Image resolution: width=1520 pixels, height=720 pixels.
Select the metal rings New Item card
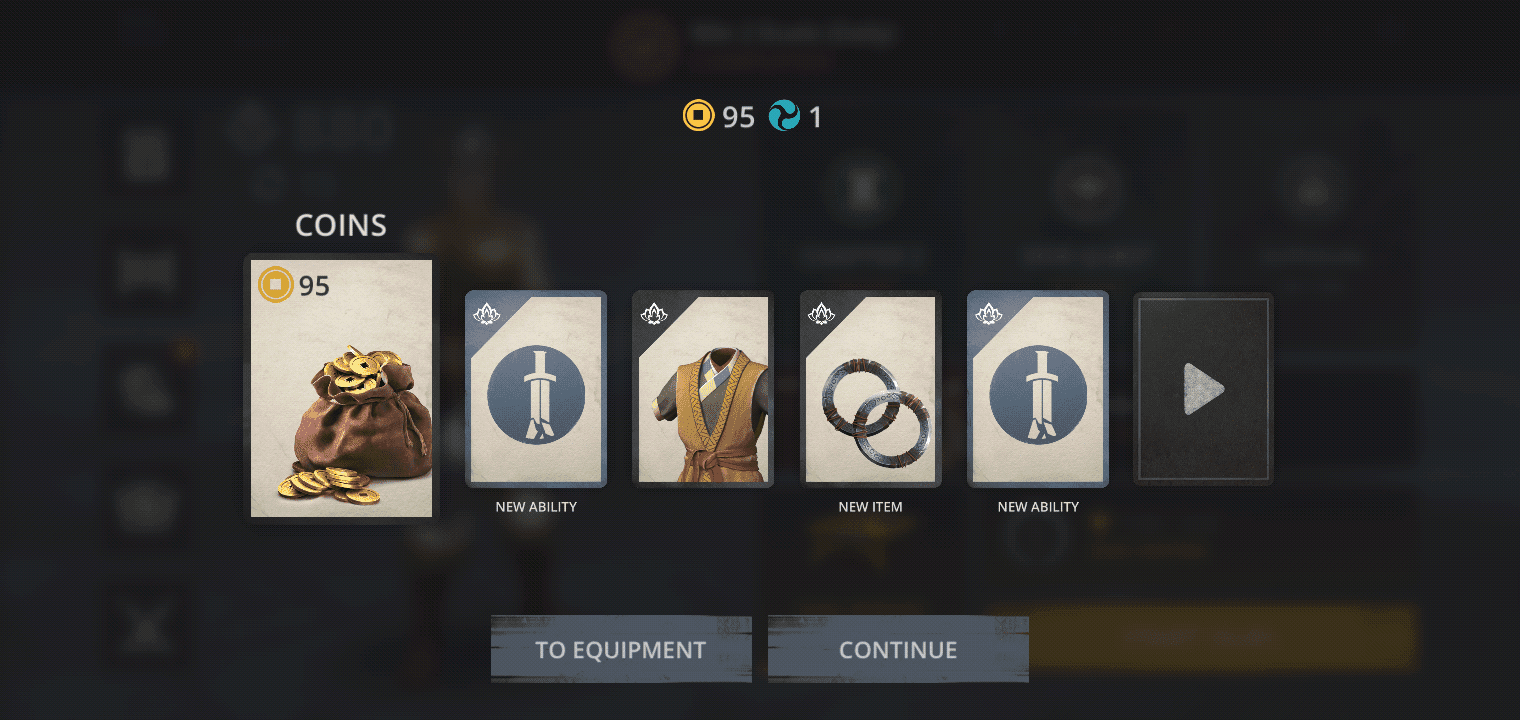pos(871,389)
